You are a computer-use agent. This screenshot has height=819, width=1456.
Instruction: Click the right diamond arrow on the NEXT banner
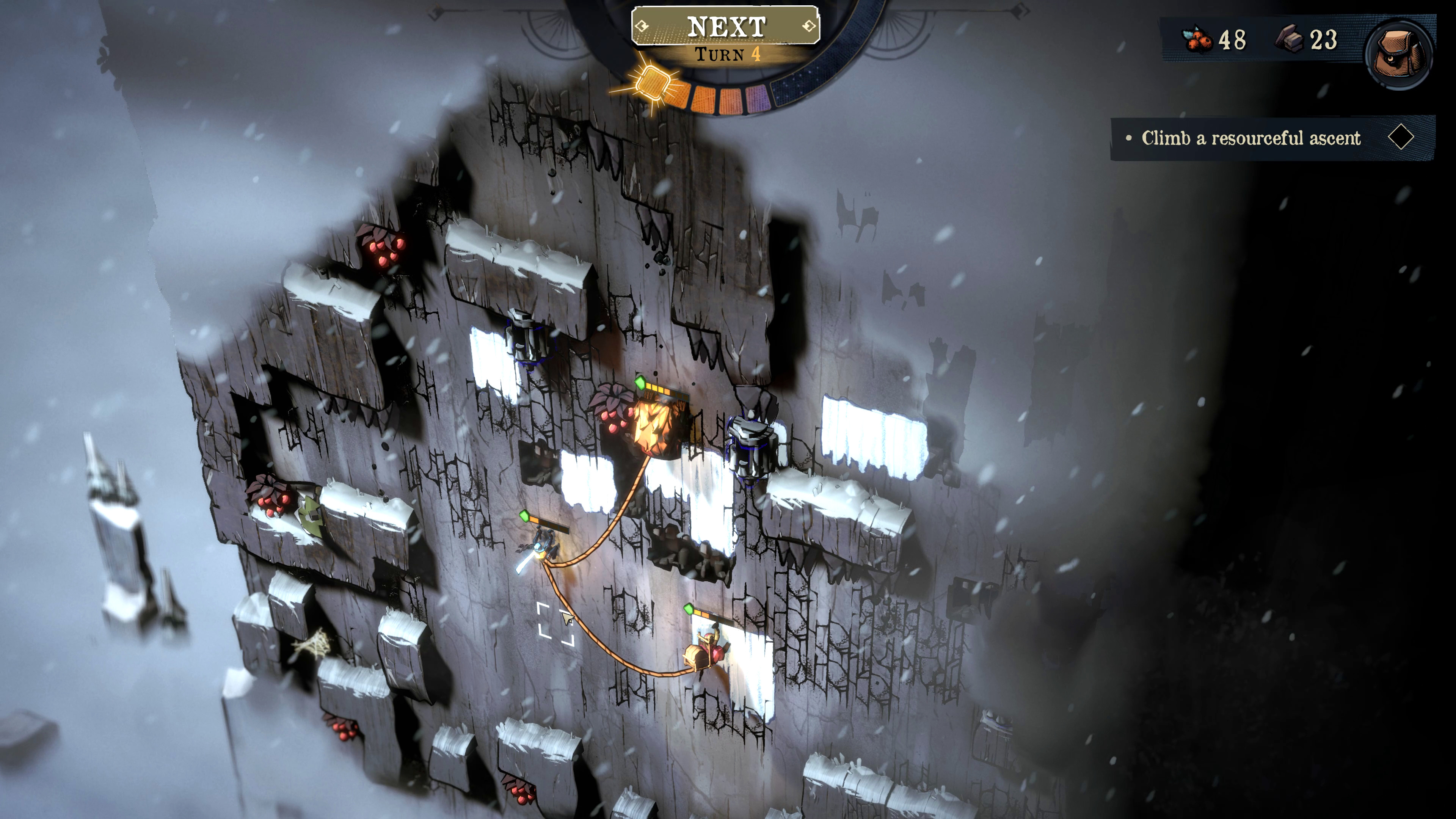(x=808, y=27)
